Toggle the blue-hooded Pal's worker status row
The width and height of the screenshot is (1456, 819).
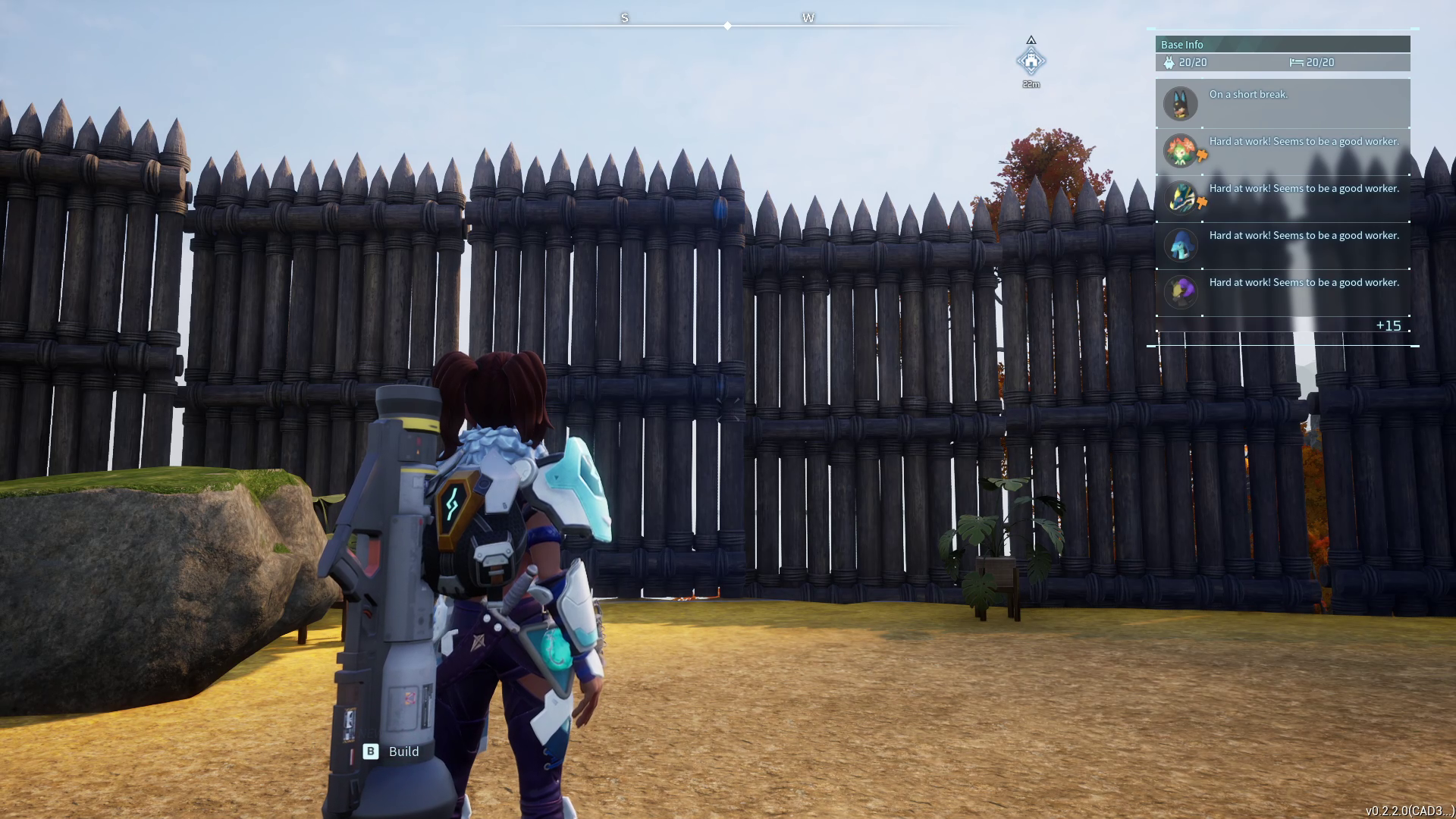1282,244
